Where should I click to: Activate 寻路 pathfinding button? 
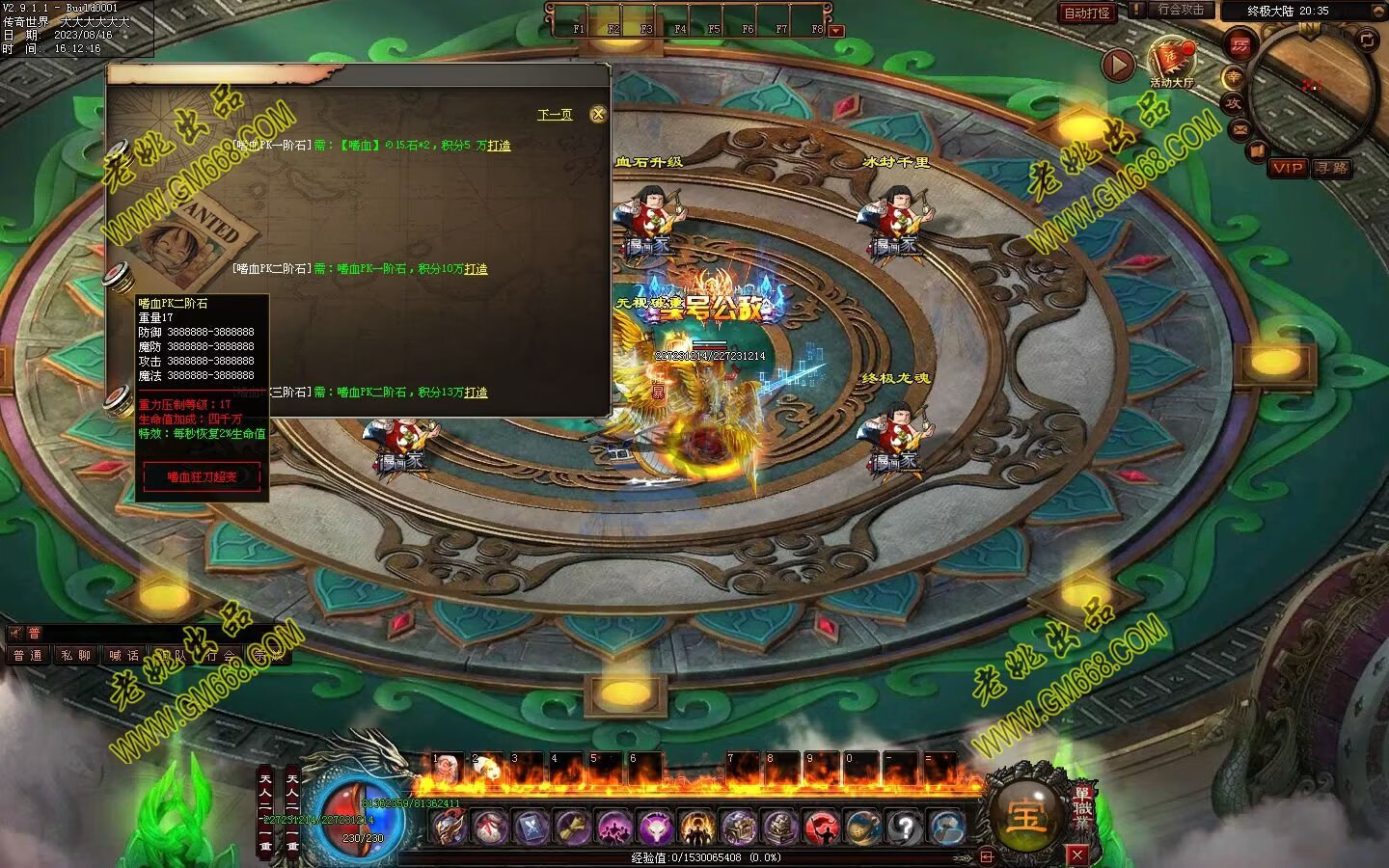(x=1332, y=168)
